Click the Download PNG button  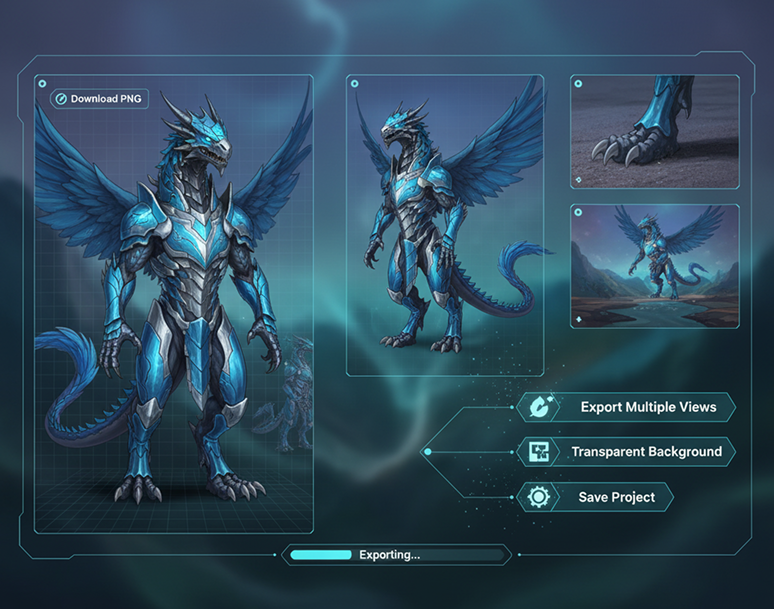[100, 99]
